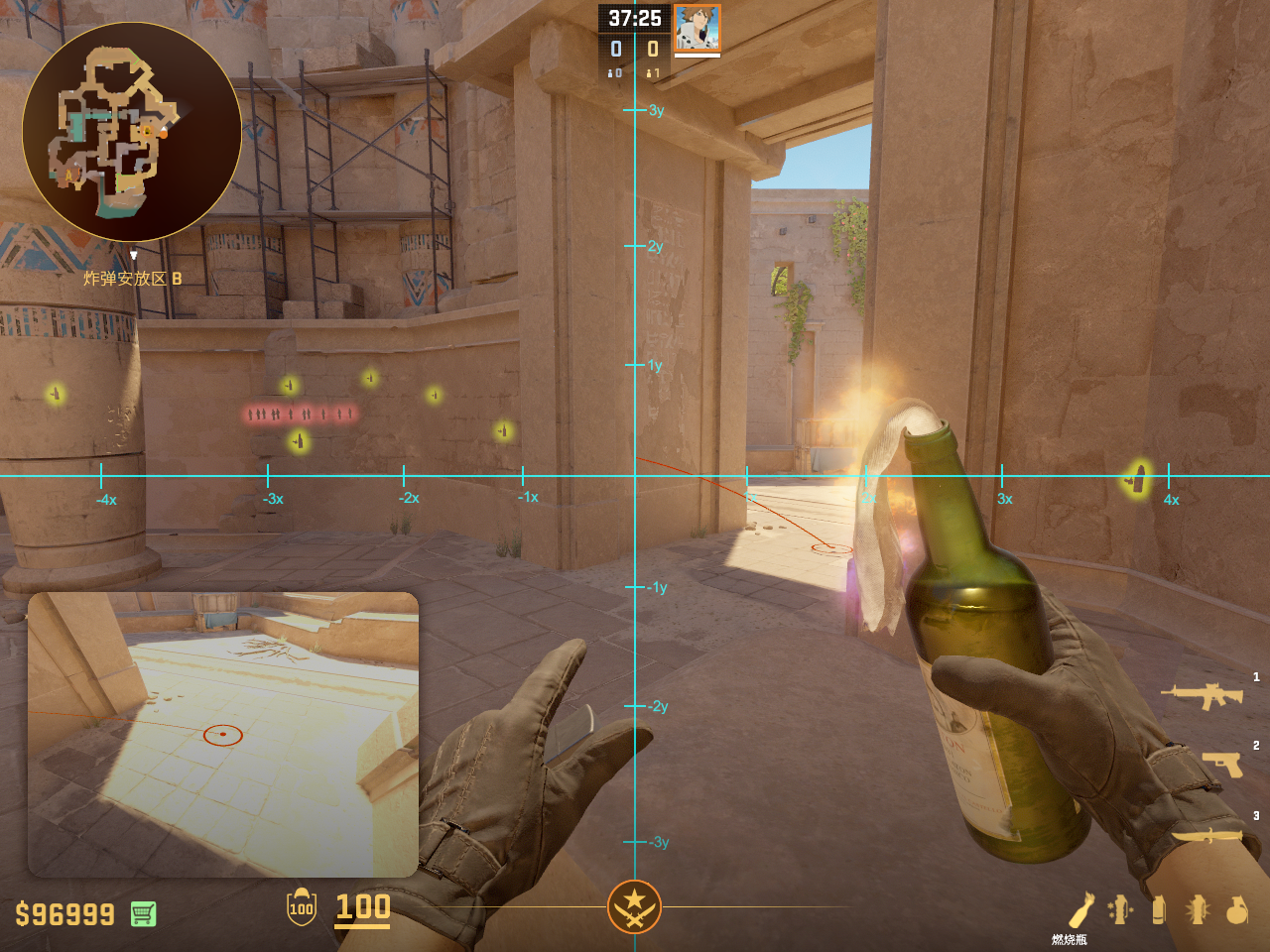Click the grenade landing preview window
Image resolution: width=1270 pixels, height=952 pixels.
[223, 734]
